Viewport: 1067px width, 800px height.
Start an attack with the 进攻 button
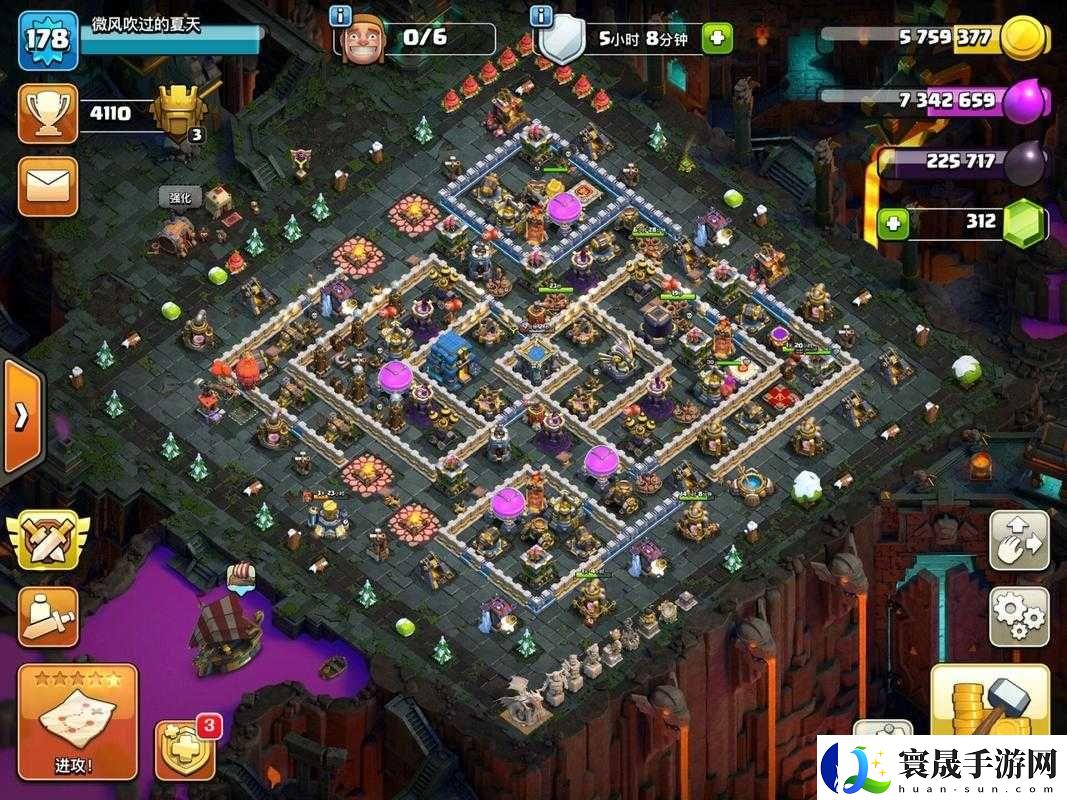77,722
